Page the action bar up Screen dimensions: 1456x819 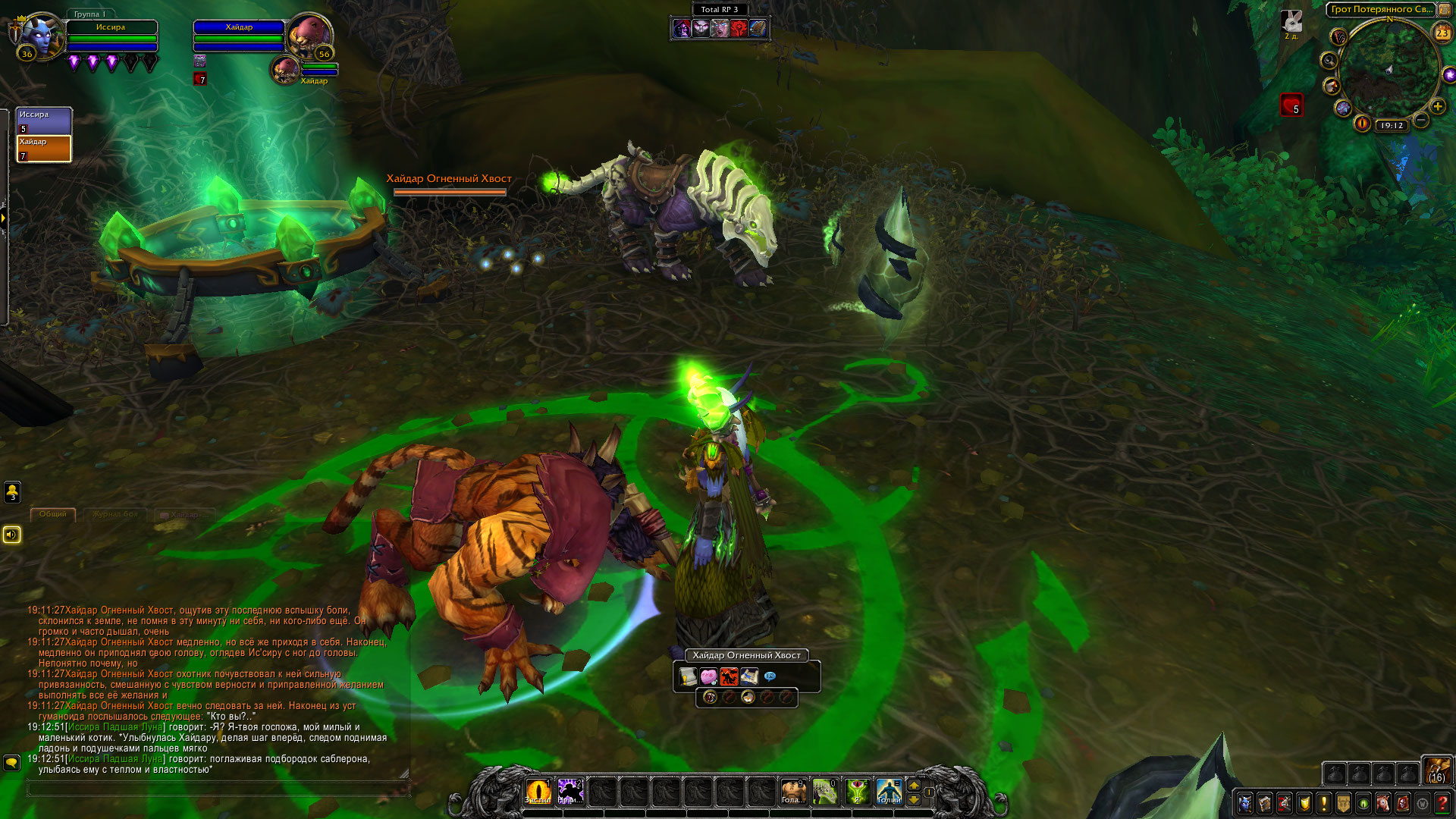[914, 785]
